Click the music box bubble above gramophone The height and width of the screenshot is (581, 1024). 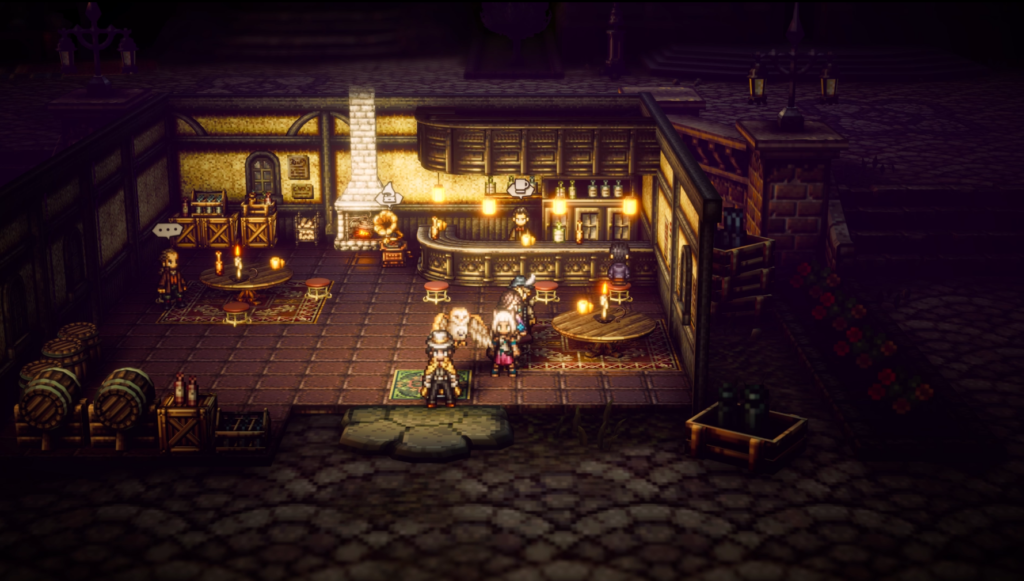click(x=388, y=193)
